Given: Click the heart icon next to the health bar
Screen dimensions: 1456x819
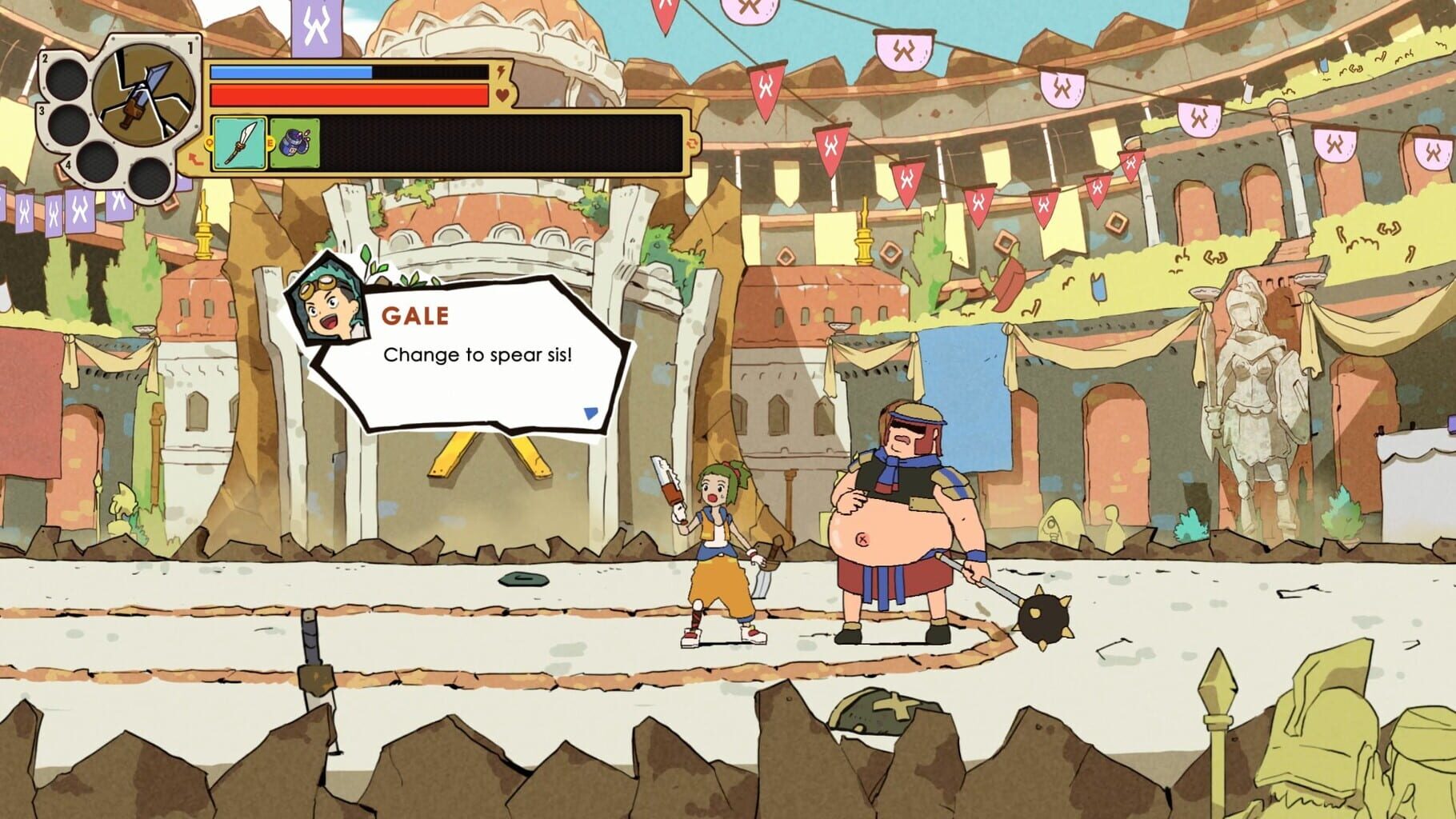Looking at the screenshot, I should (x=501, y=94).
